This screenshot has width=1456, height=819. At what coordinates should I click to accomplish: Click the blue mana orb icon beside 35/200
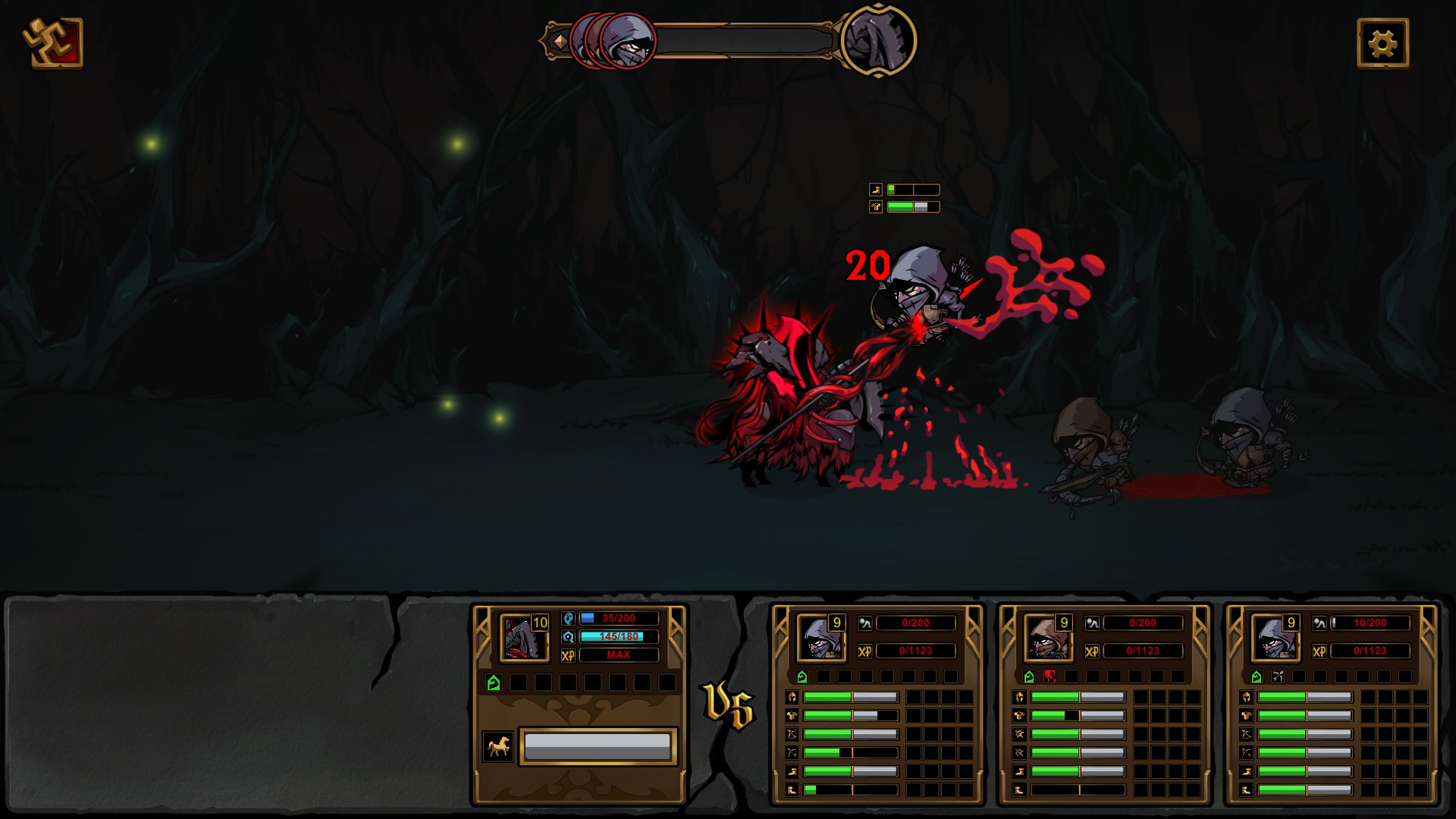point(569,619)
